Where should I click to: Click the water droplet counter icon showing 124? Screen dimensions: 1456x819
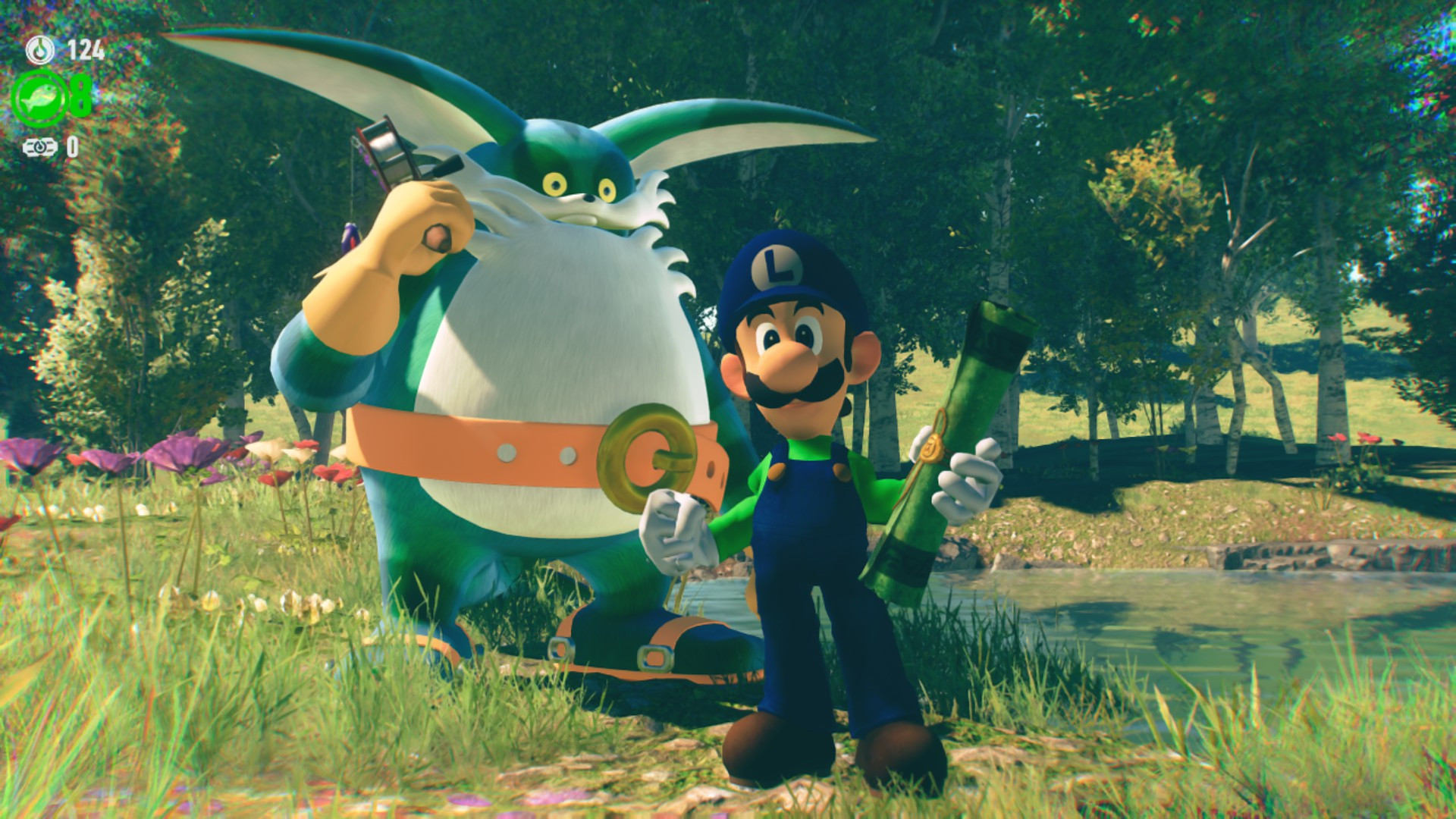click(x=40, y=49)
